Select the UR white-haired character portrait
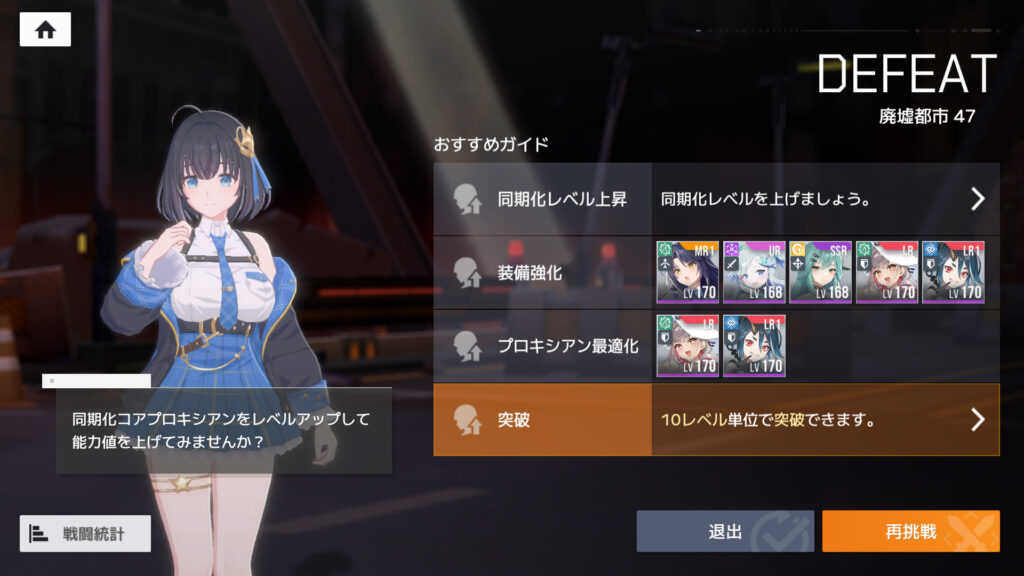 (x=753, y=272)
